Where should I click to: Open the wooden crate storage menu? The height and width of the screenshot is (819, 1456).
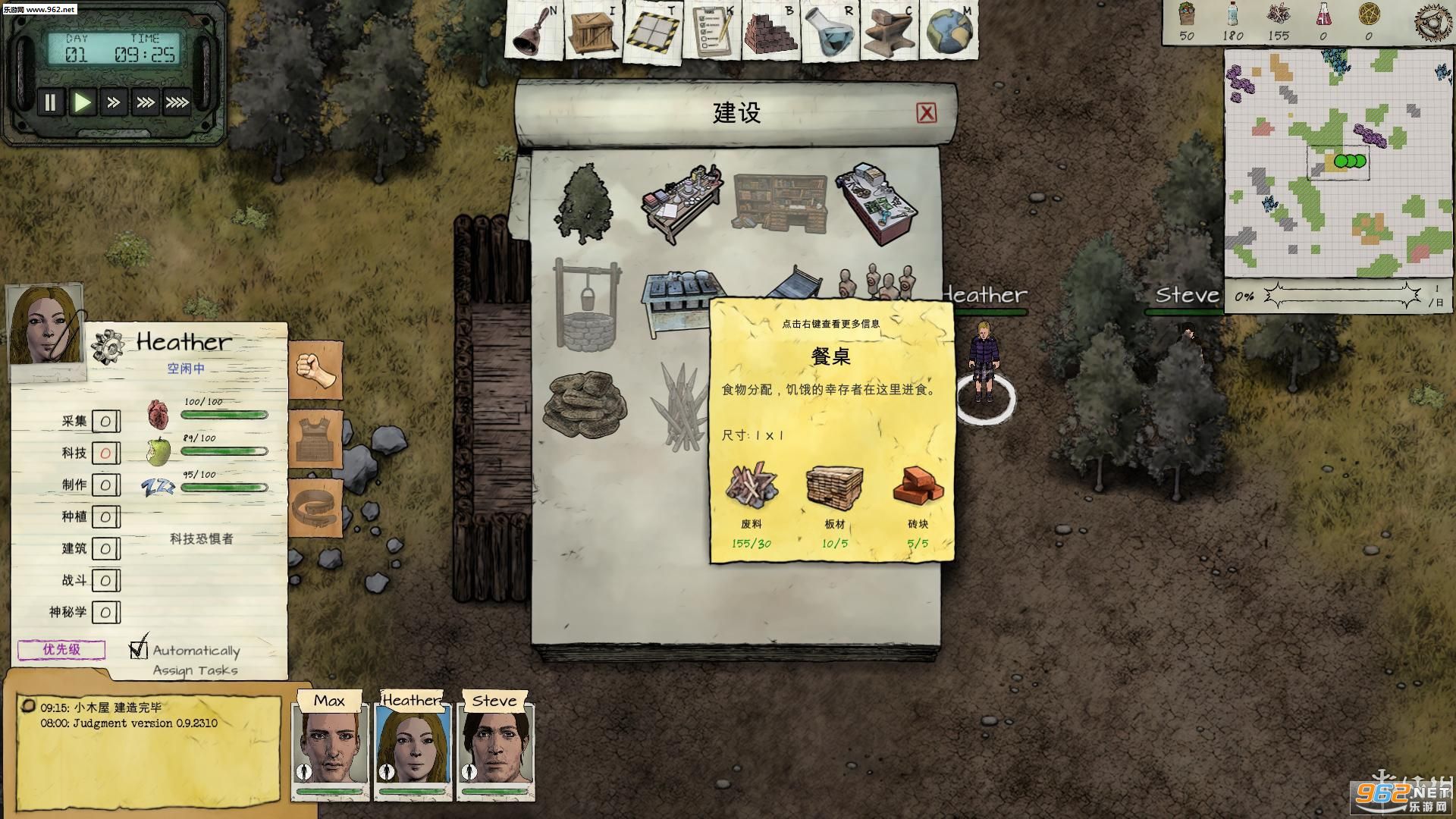[x=593, y=30]
